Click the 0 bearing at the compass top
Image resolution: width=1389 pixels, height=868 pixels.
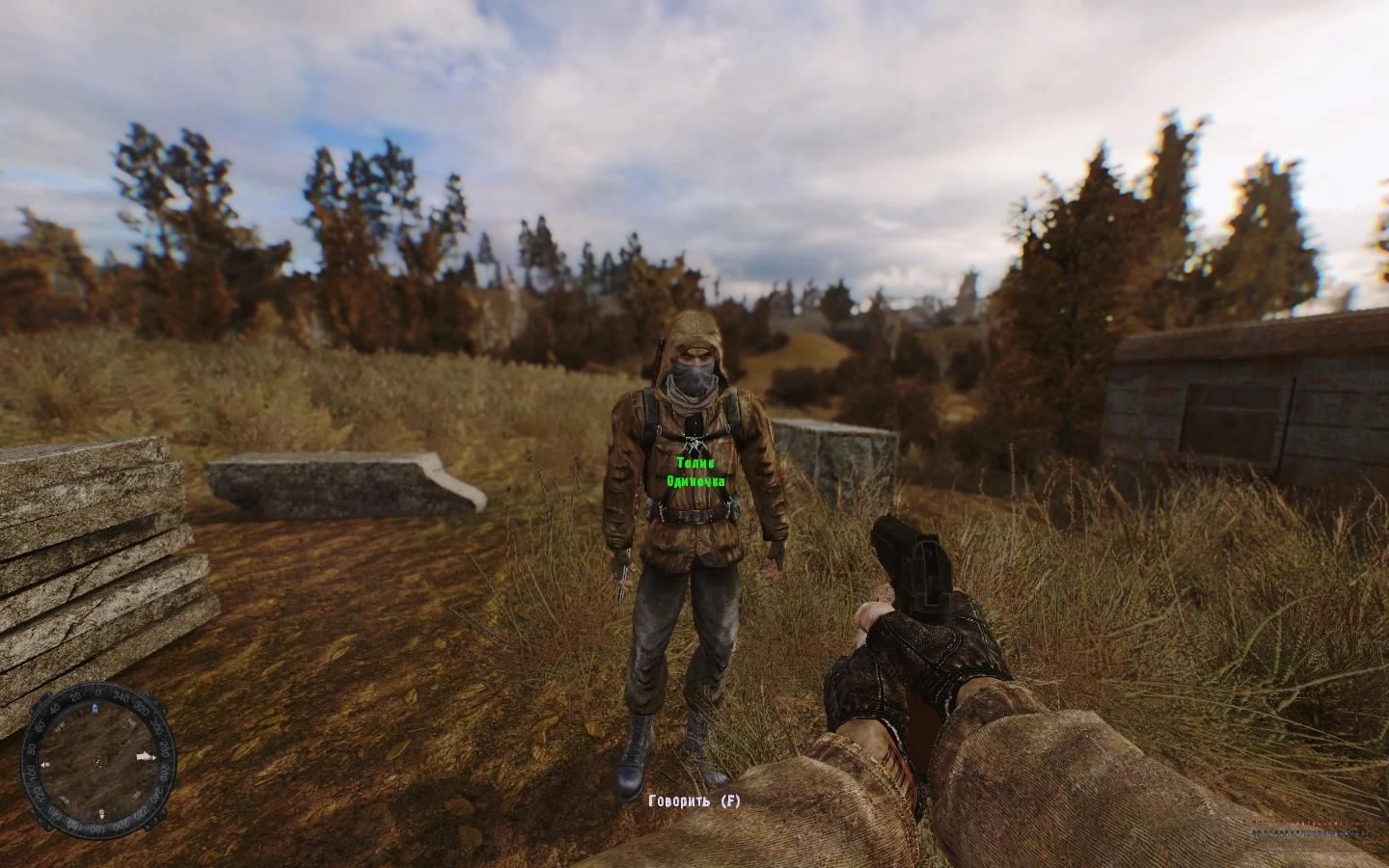pyautogui.click(x=98, y=693)
